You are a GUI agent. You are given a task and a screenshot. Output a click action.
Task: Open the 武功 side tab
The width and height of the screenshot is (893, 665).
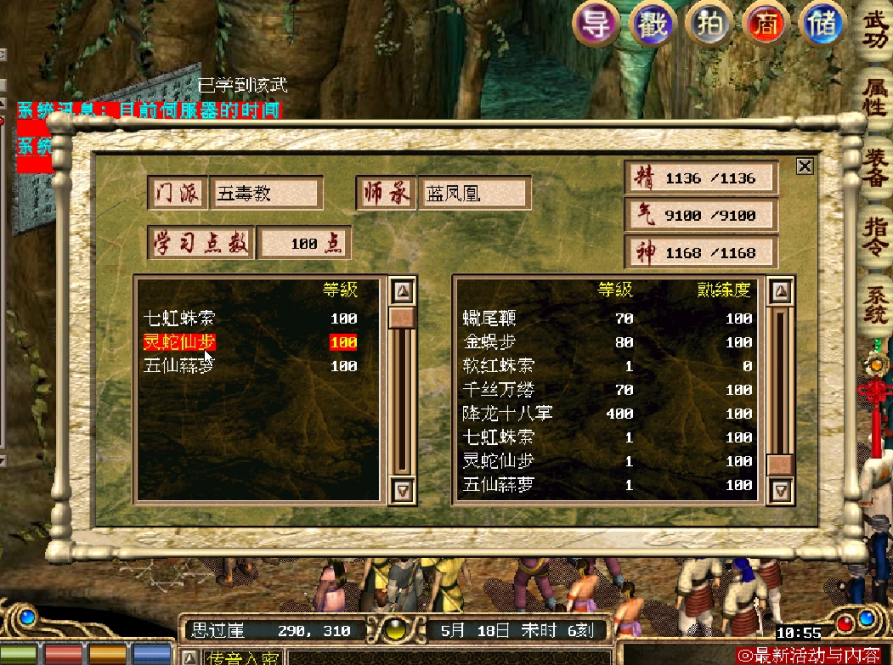pyautogui.click(x=875, y=30)
